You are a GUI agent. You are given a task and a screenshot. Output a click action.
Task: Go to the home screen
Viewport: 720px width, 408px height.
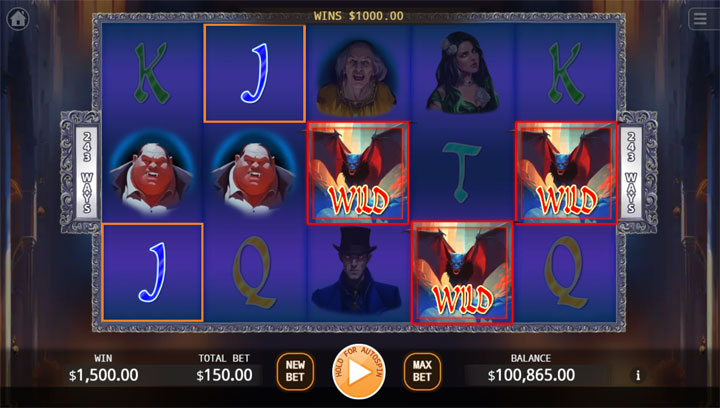click(17, 18)
